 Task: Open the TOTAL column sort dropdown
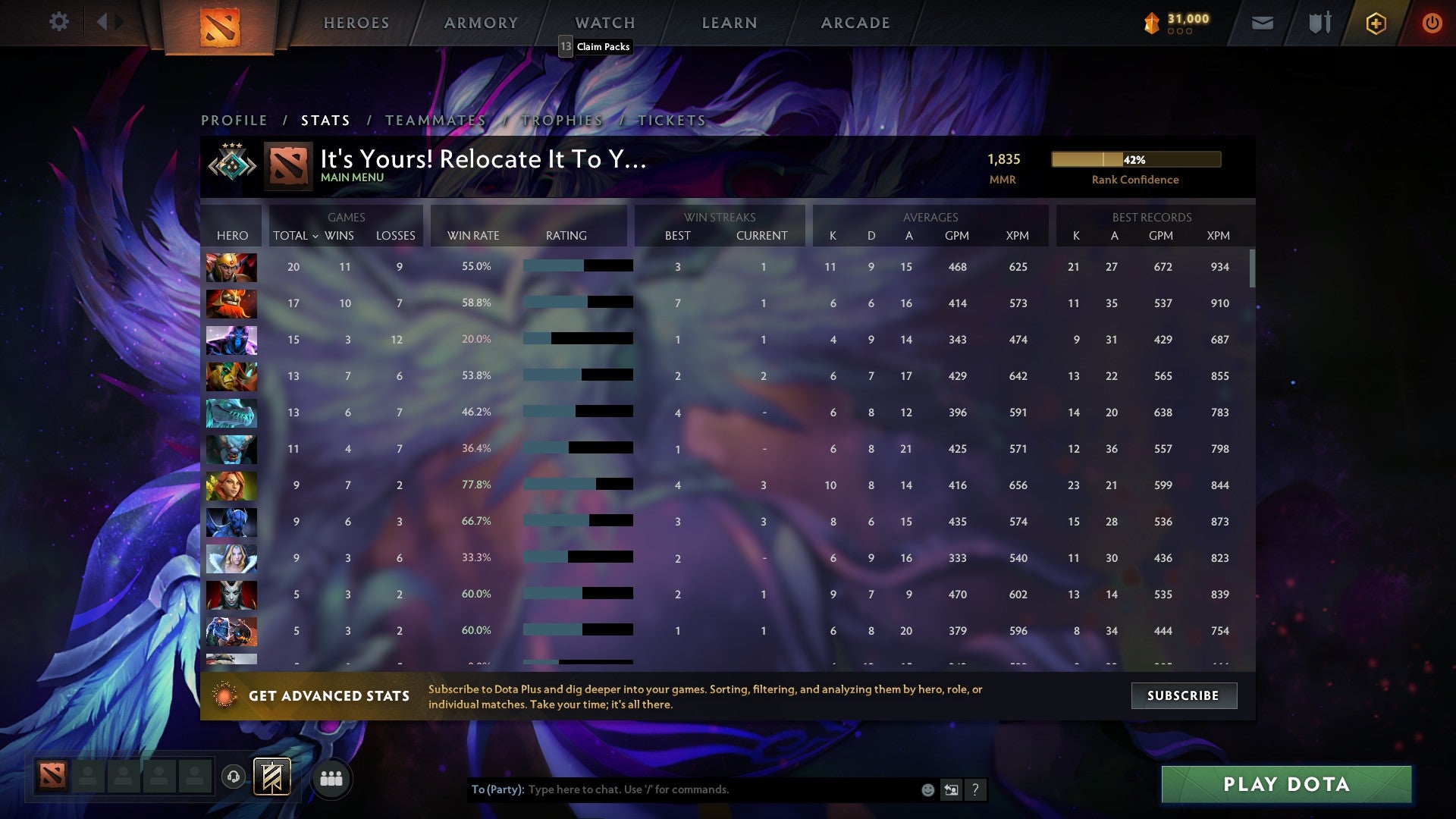tap(296, 236)
